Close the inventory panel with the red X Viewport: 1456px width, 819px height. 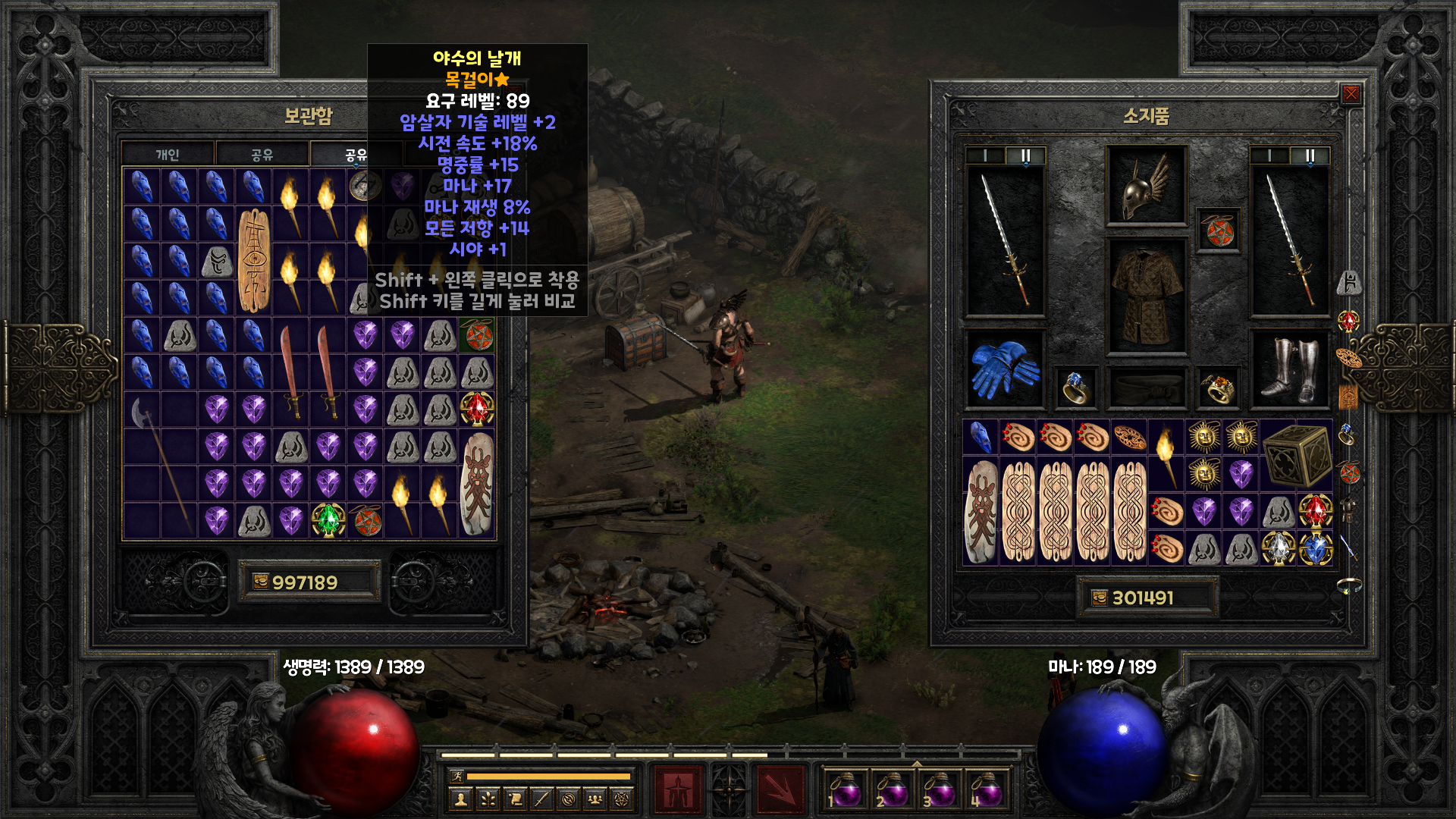[1351, 94]
